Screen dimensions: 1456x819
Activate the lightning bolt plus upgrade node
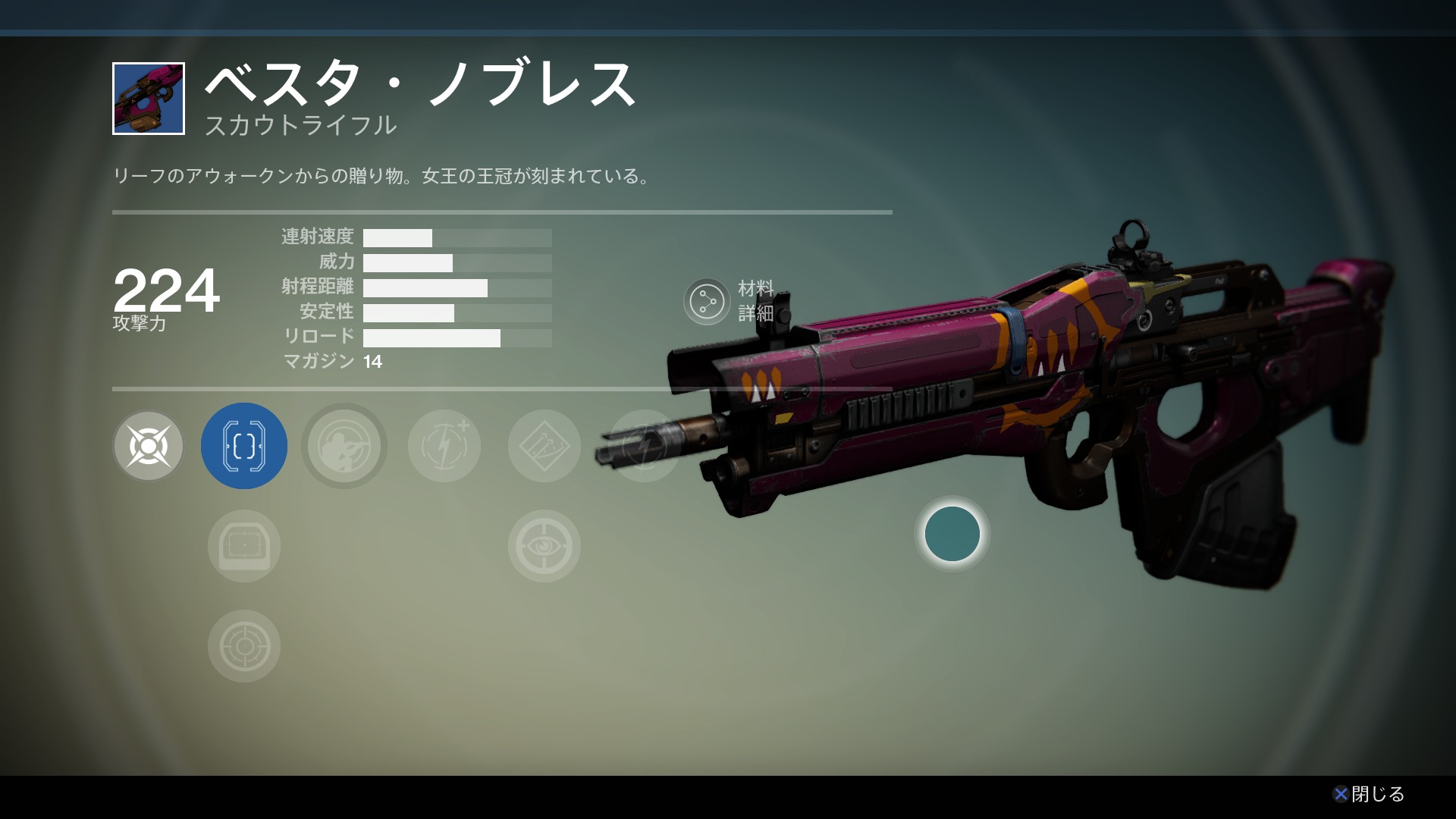tap(444, 446)
